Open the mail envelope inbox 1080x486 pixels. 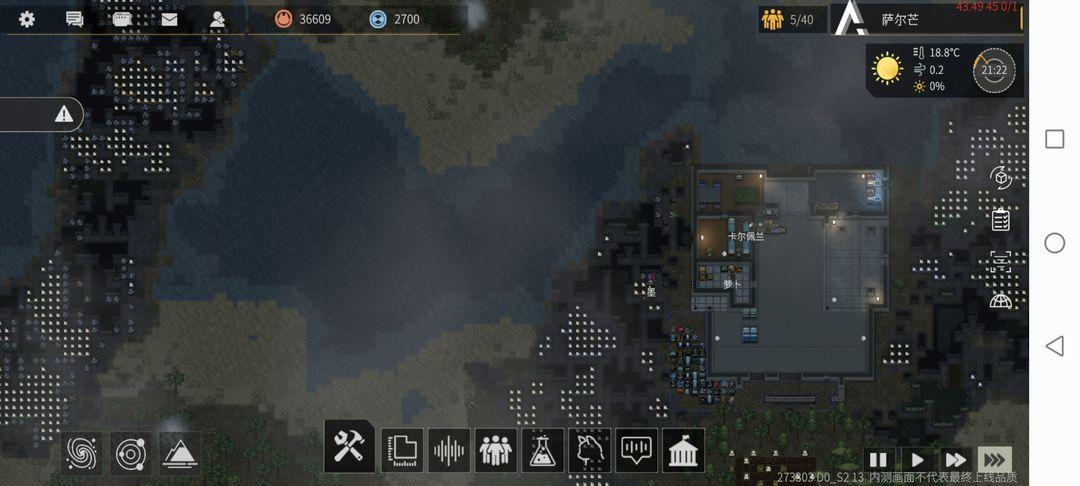pos(169,19)
